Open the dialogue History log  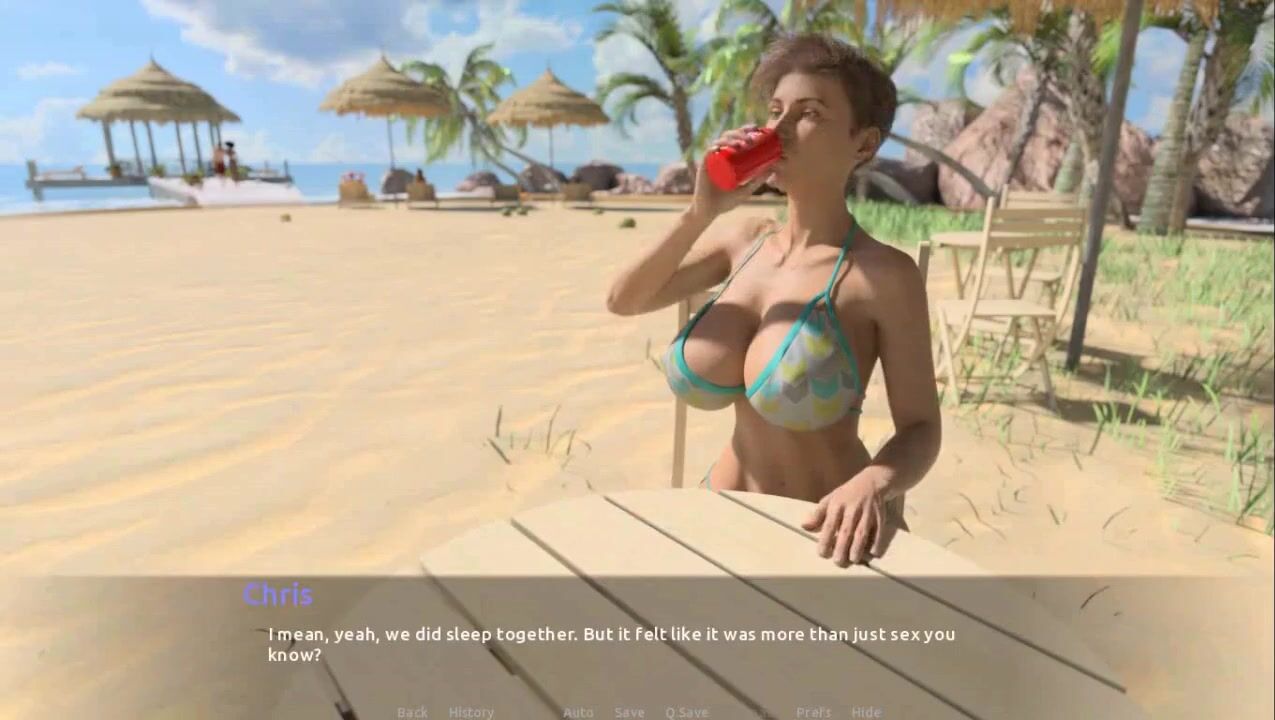click(471, 712)
